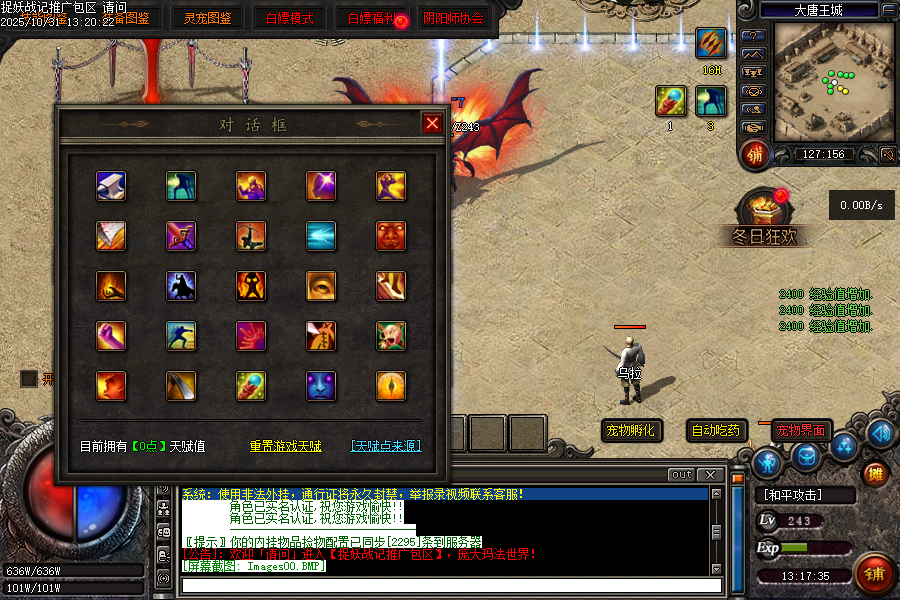This screenshot has width=900, height=600.
Task: Open the 天赋点来源 talent source link
Action: (x=385, y=446)
